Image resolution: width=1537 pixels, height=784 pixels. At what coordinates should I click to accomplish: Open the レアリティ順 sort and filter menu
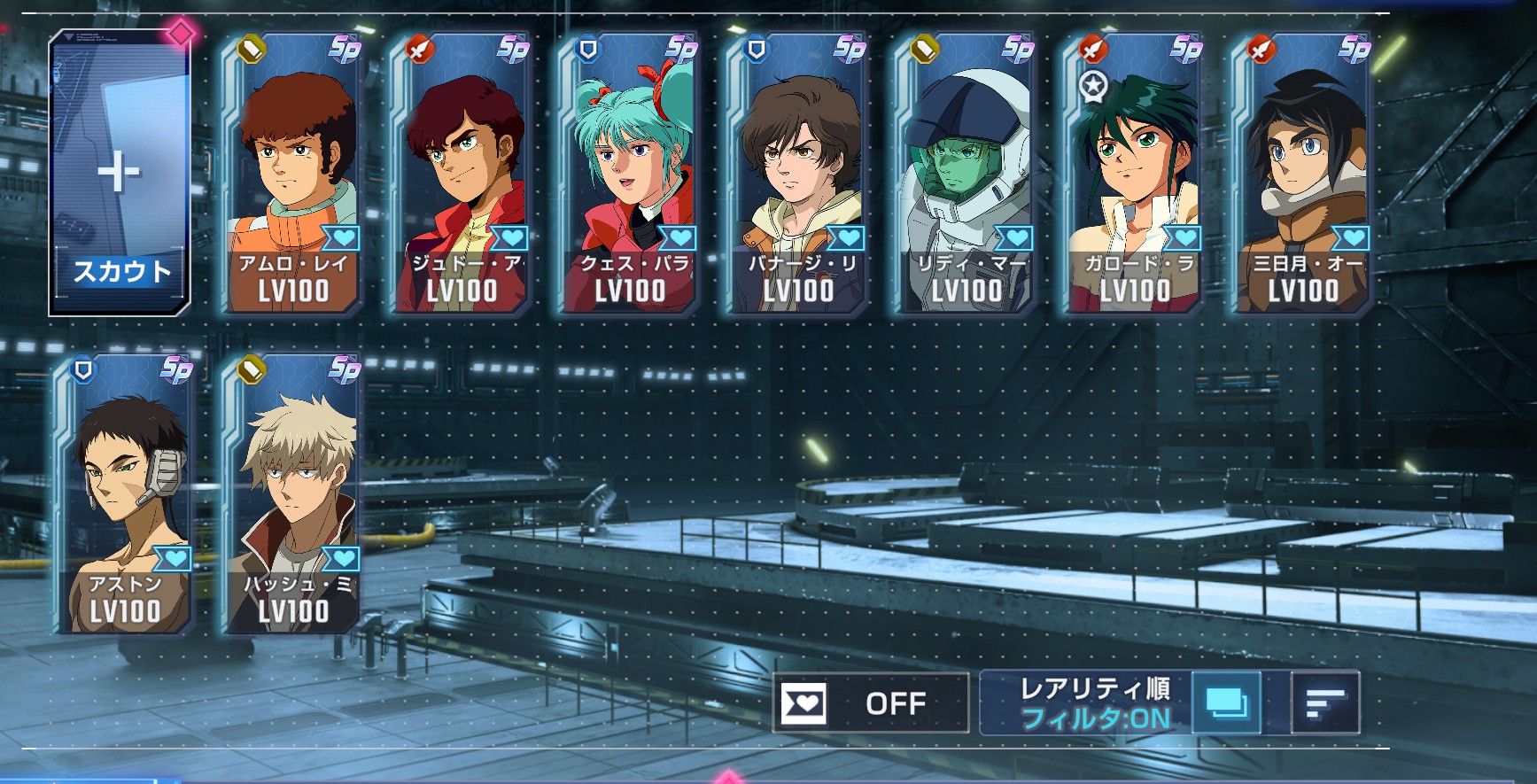pyautogui.click(x=1088, y=703)
